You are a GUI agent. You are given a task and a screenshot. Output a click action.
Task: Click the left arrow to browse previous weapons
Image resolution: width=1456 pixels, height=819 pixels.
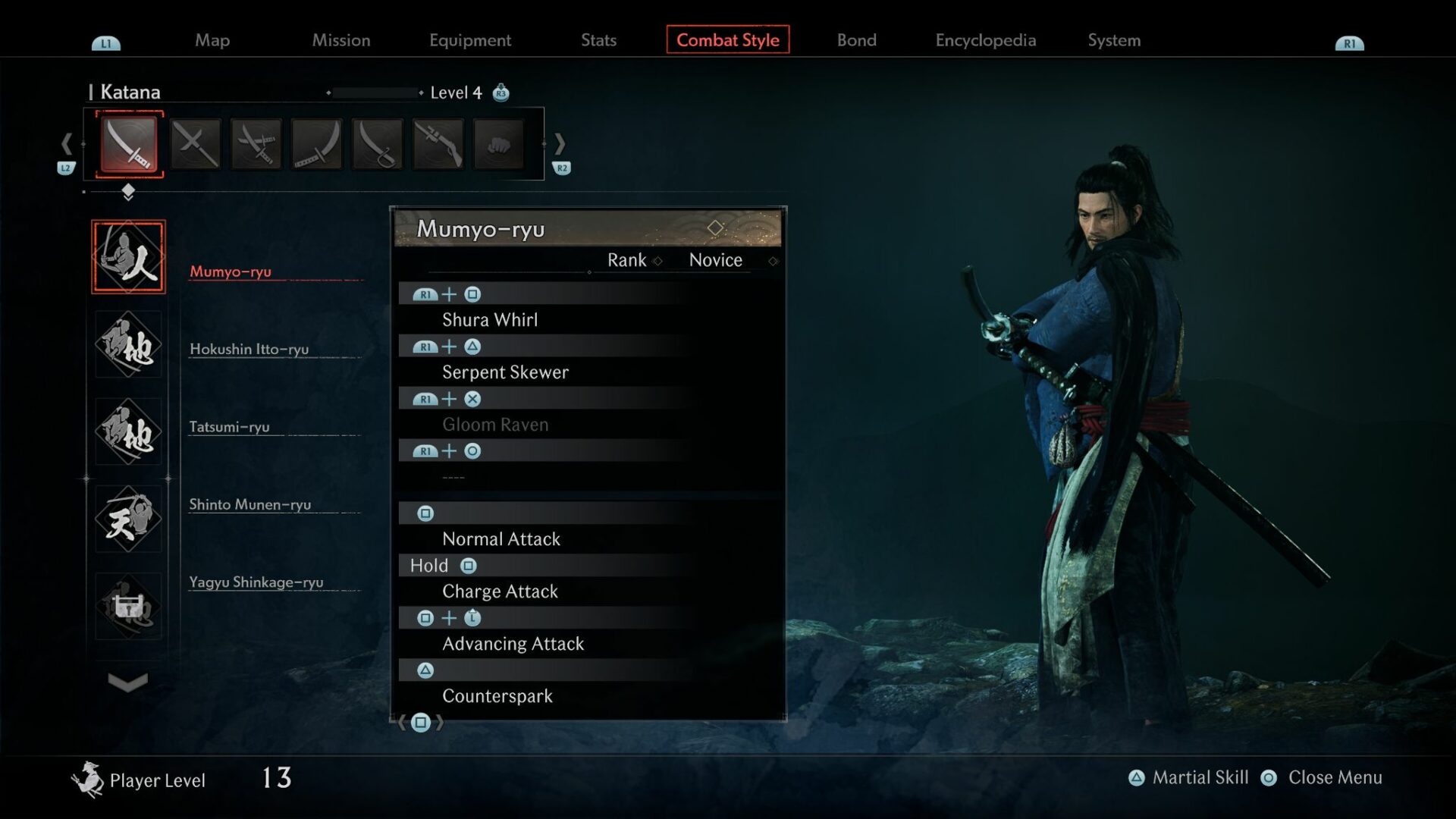tap(66, 144)
